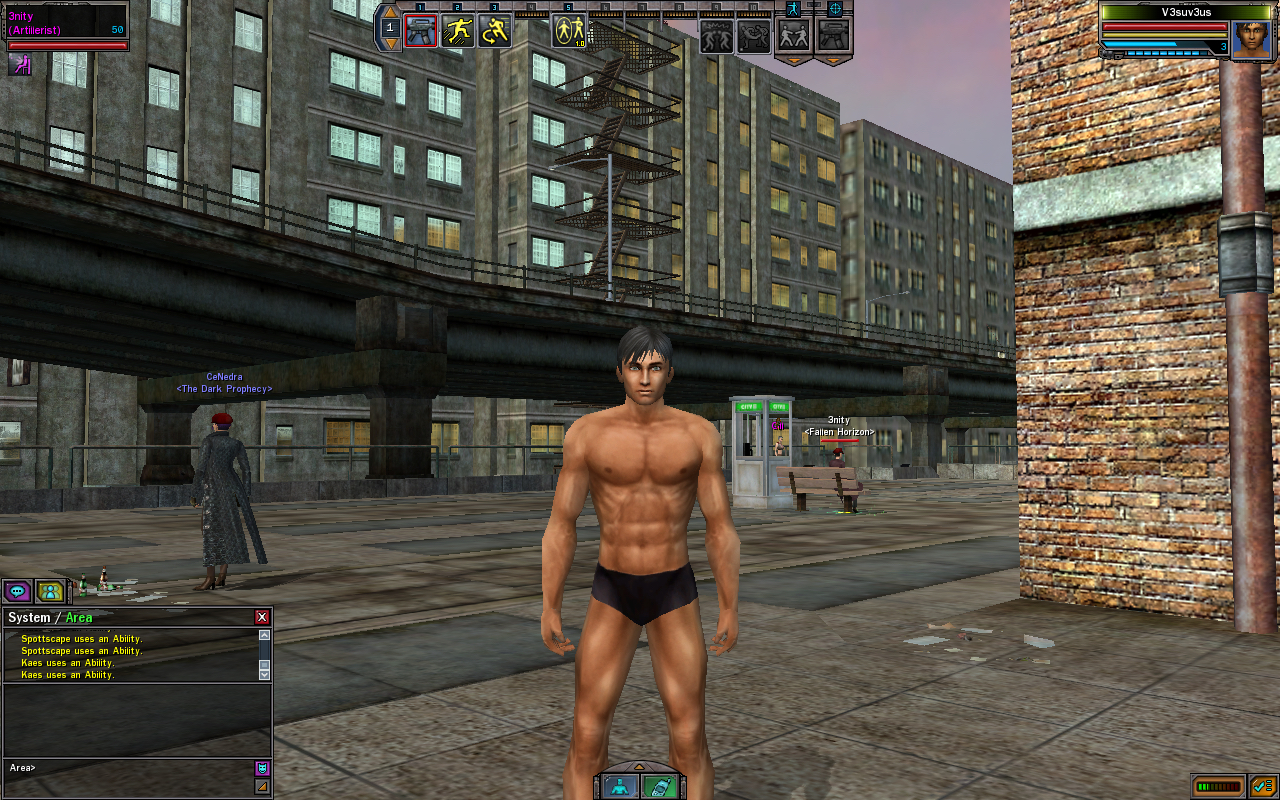Click V3suv3us character portrait
The image size is (1280, 800).
1250,40
